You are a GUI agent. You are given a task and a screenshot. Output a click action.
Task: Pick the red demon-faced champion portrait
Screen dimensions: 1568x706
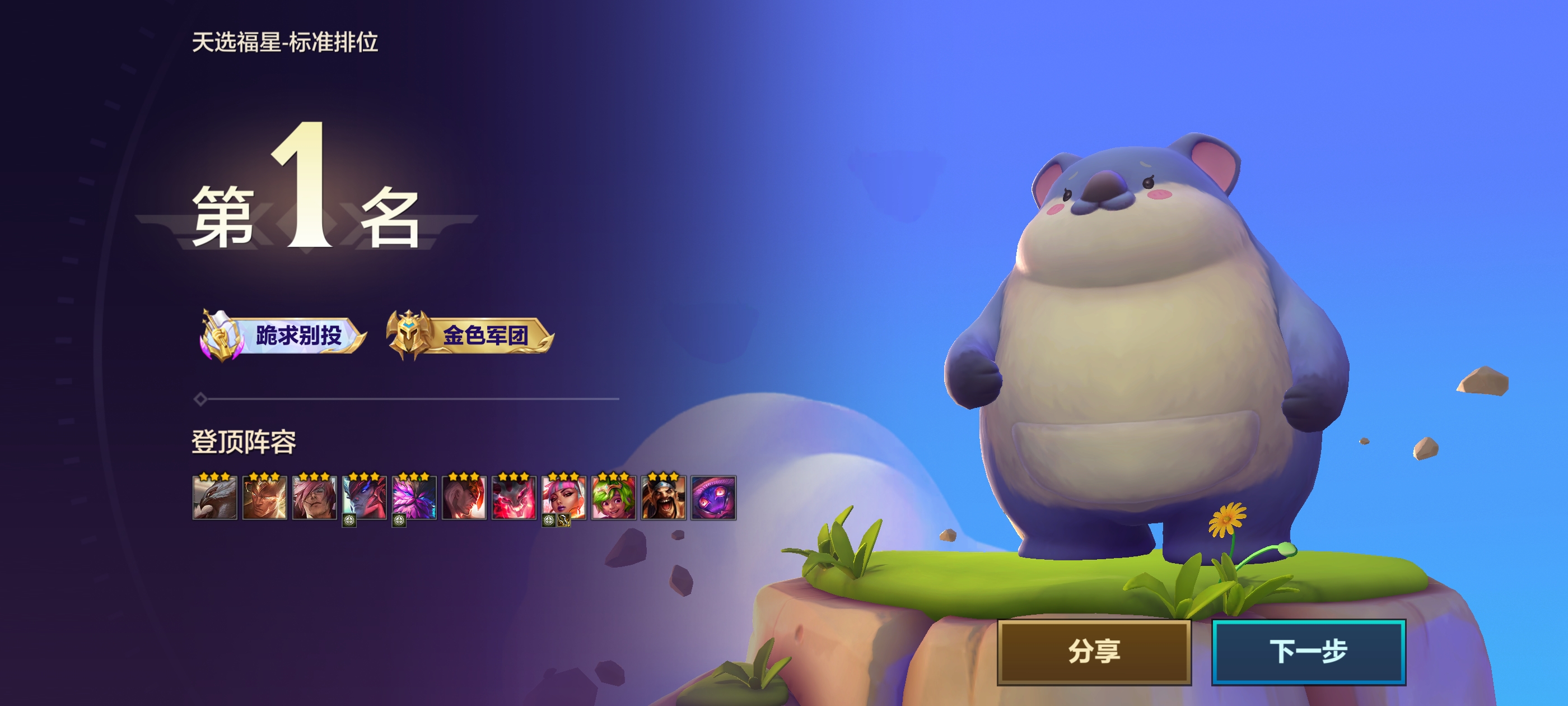pyautogui.click(x=514, y=498)
